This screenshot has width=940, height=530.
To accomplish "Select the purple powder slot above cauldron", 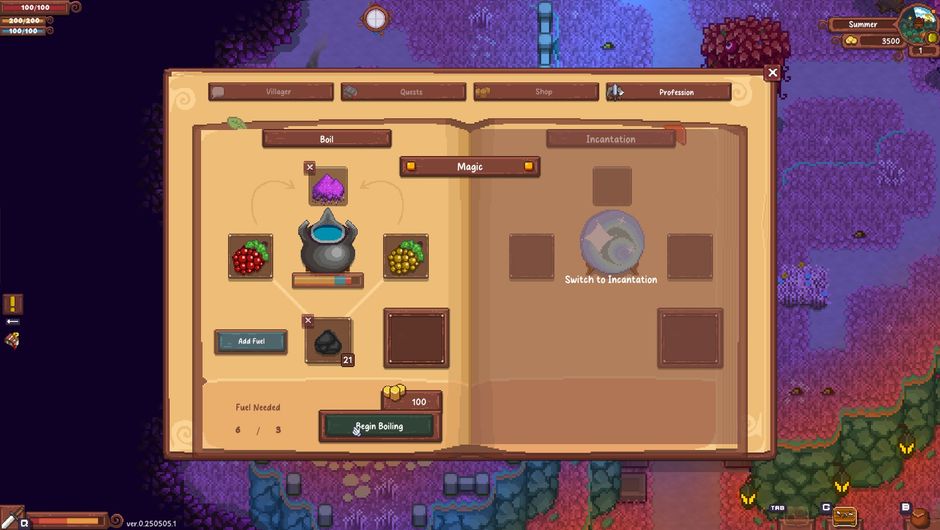I will pyautogui.click(x=329, y=188).
